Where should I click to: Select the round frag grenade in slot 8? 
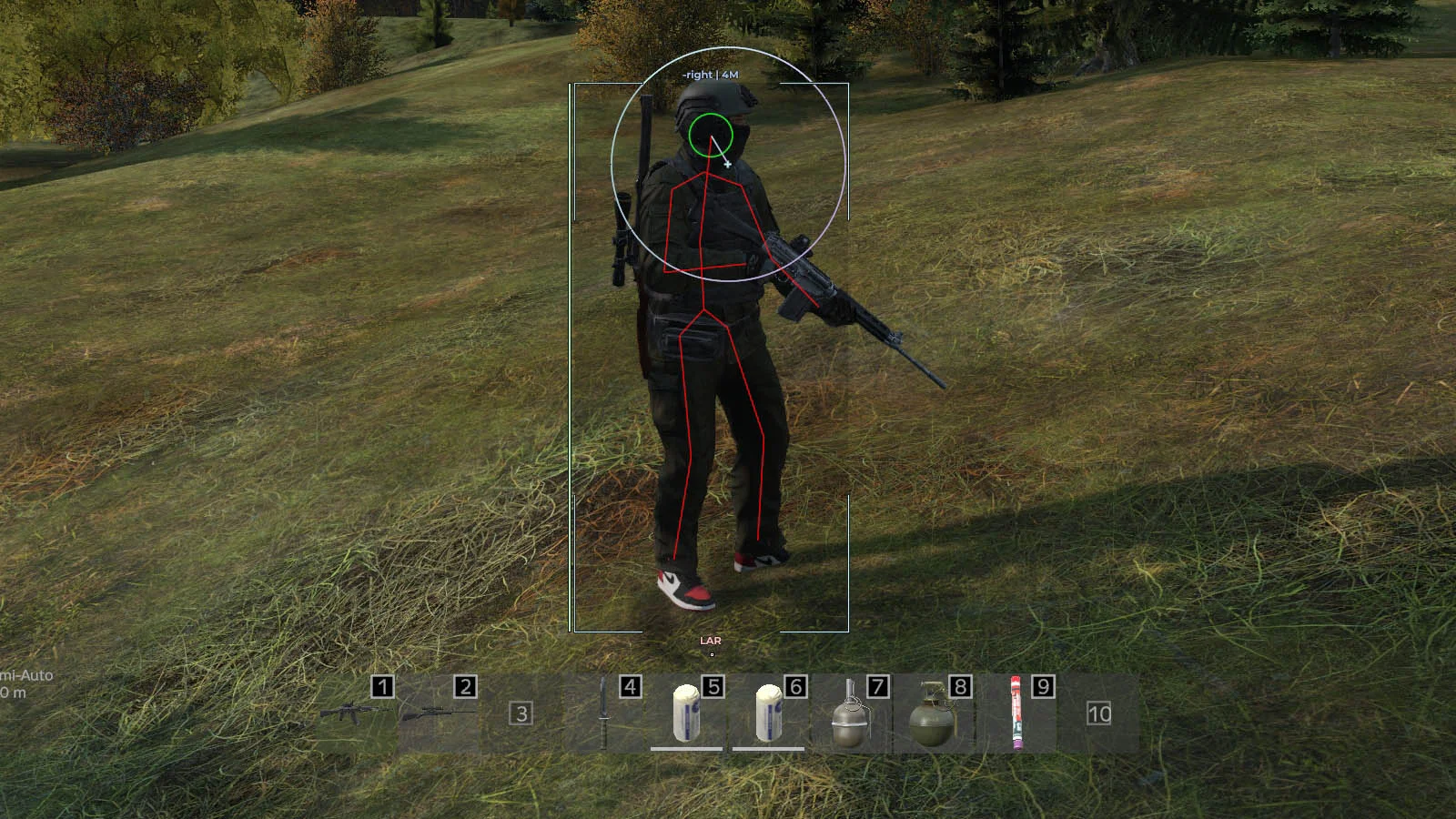click(931, 715)
